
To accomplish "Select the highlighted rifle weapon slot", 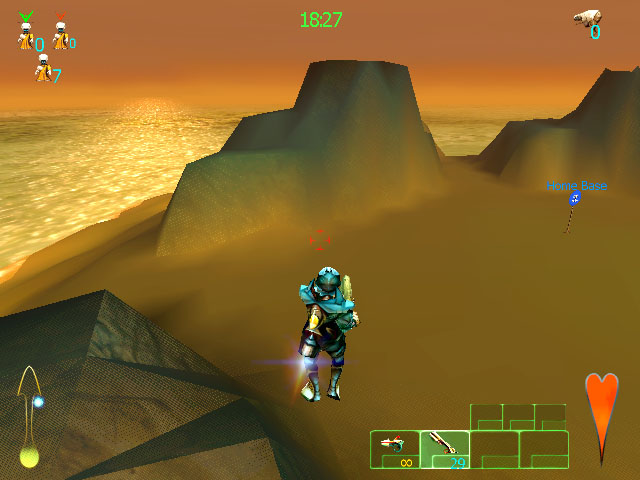I will point(444,448).
